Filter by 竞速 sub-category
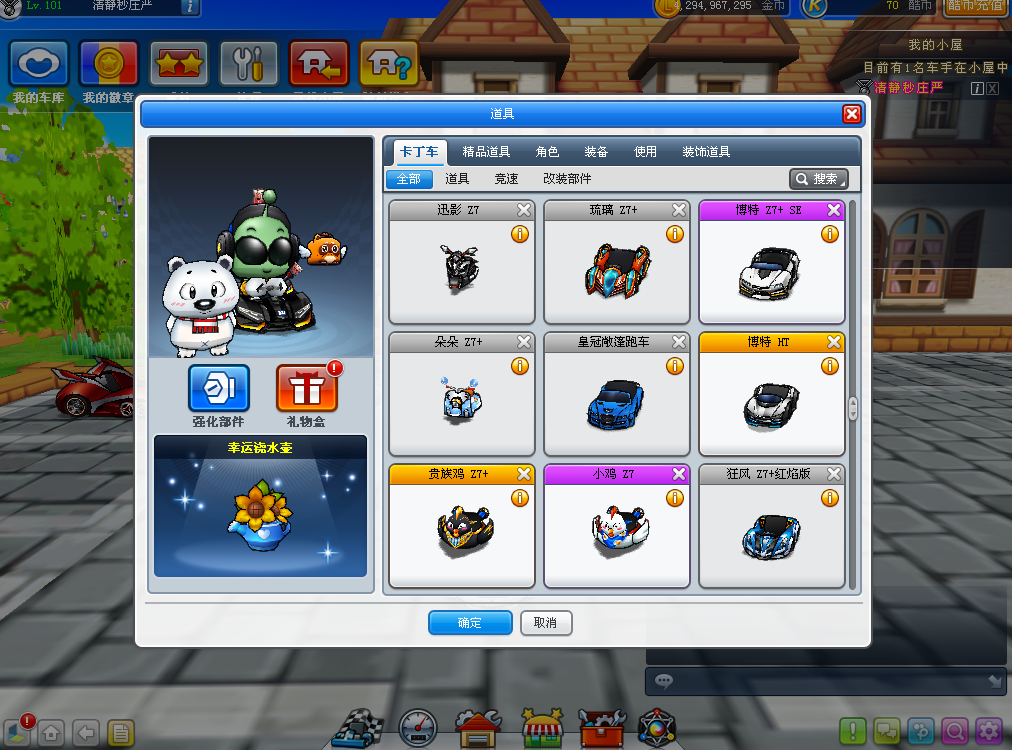 click(506, 179)
